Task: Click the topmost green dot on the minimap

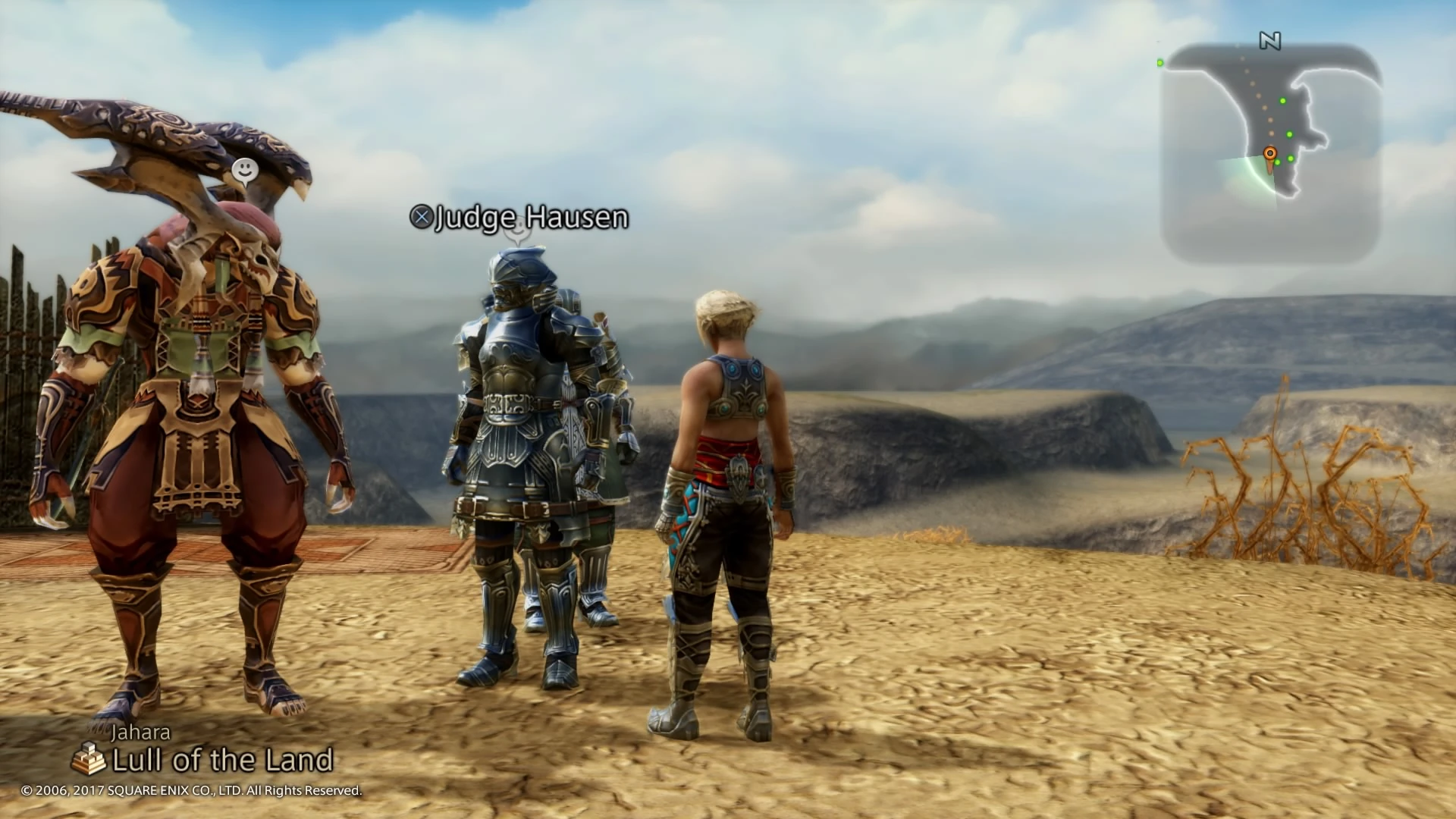Action: [1283, 100]
